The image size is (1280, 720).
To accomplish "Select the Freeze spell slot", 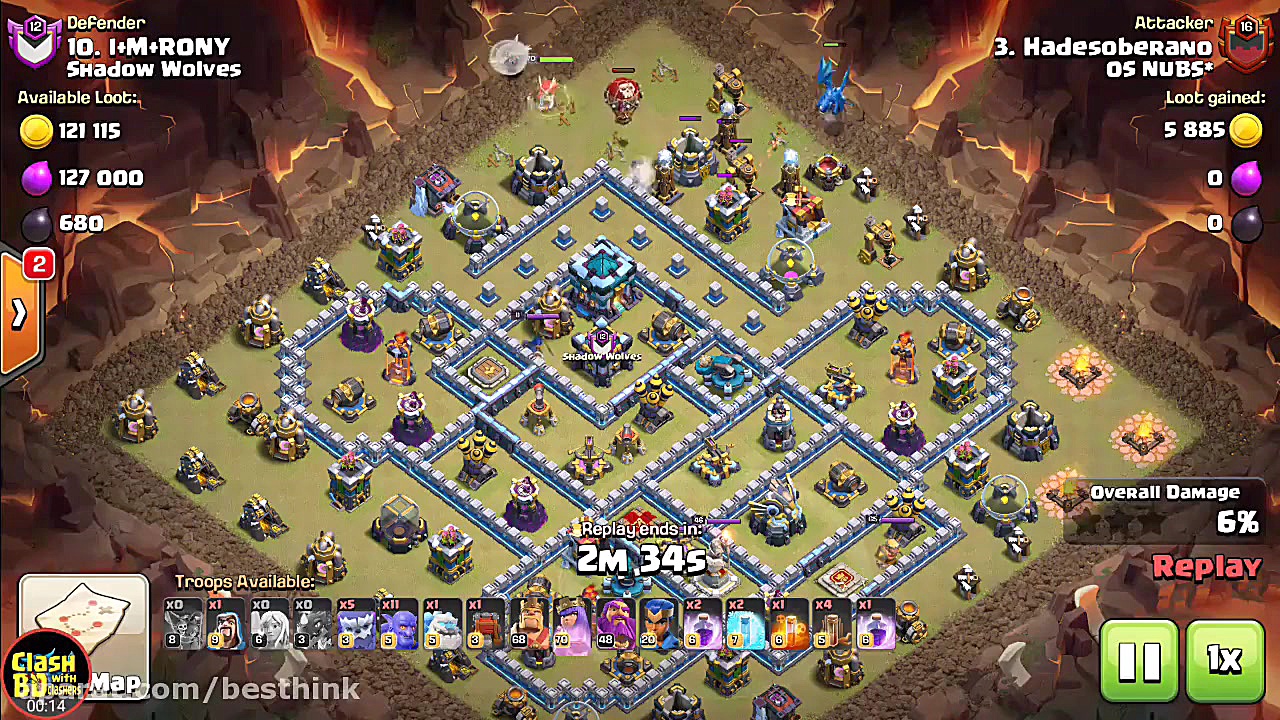I will coord(745,624).
